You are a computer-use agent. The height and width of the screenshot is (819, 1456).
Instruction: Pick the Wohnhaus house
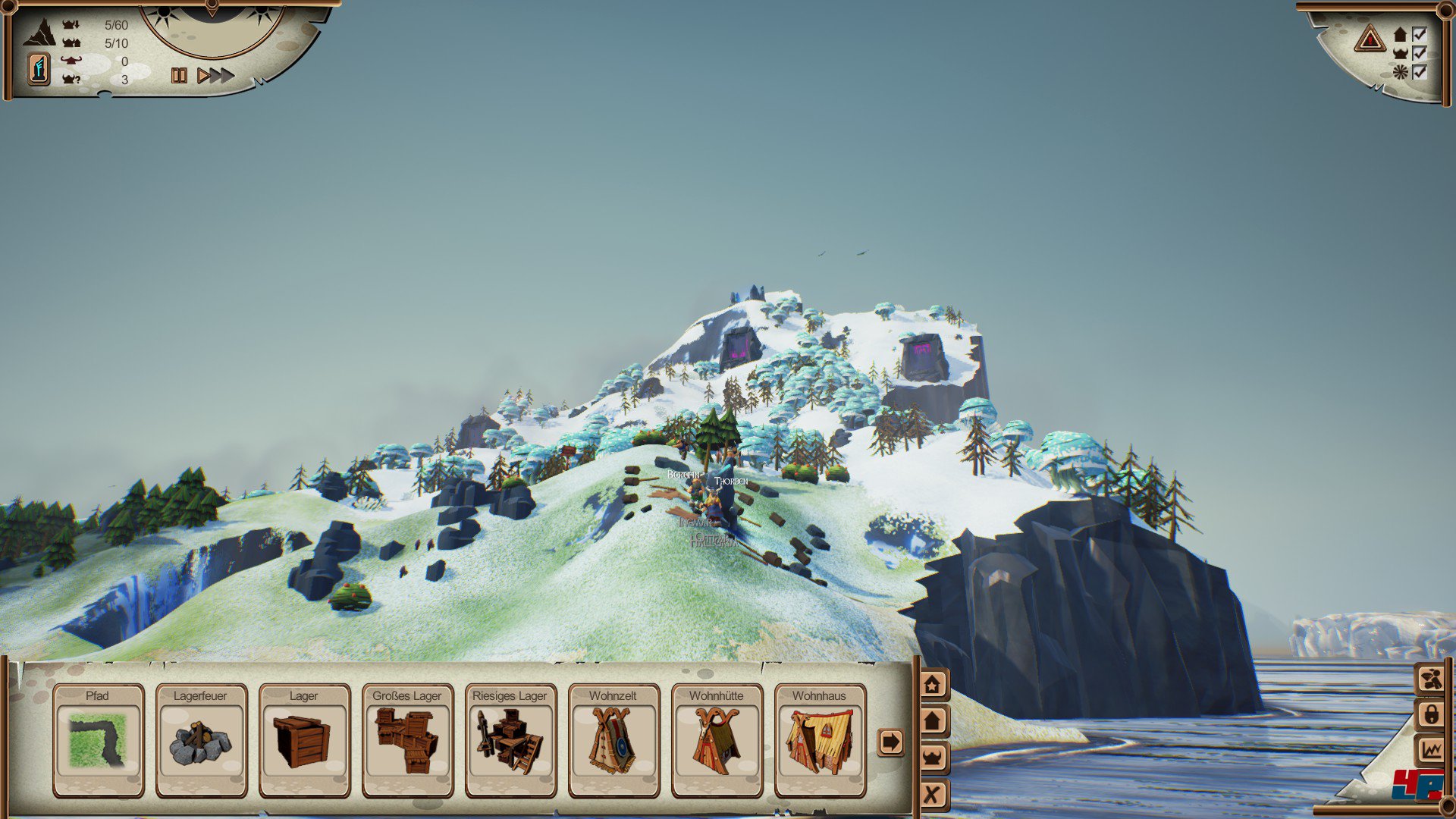(820, 740)
